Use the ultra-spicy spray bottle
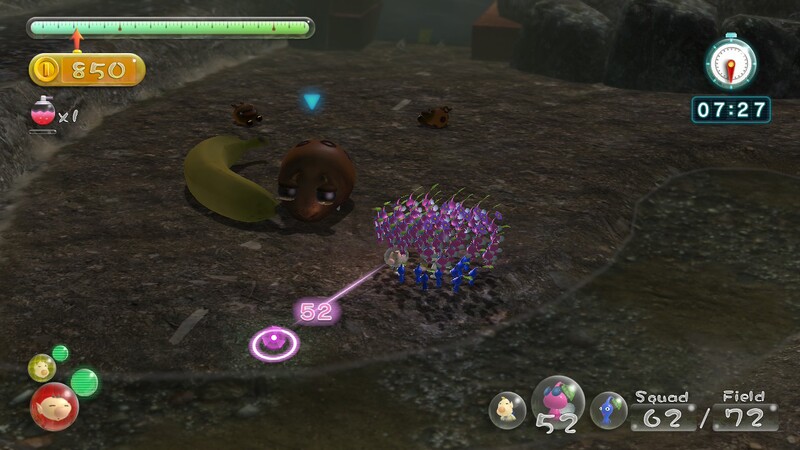800x450 pixels. pos(43,115)
